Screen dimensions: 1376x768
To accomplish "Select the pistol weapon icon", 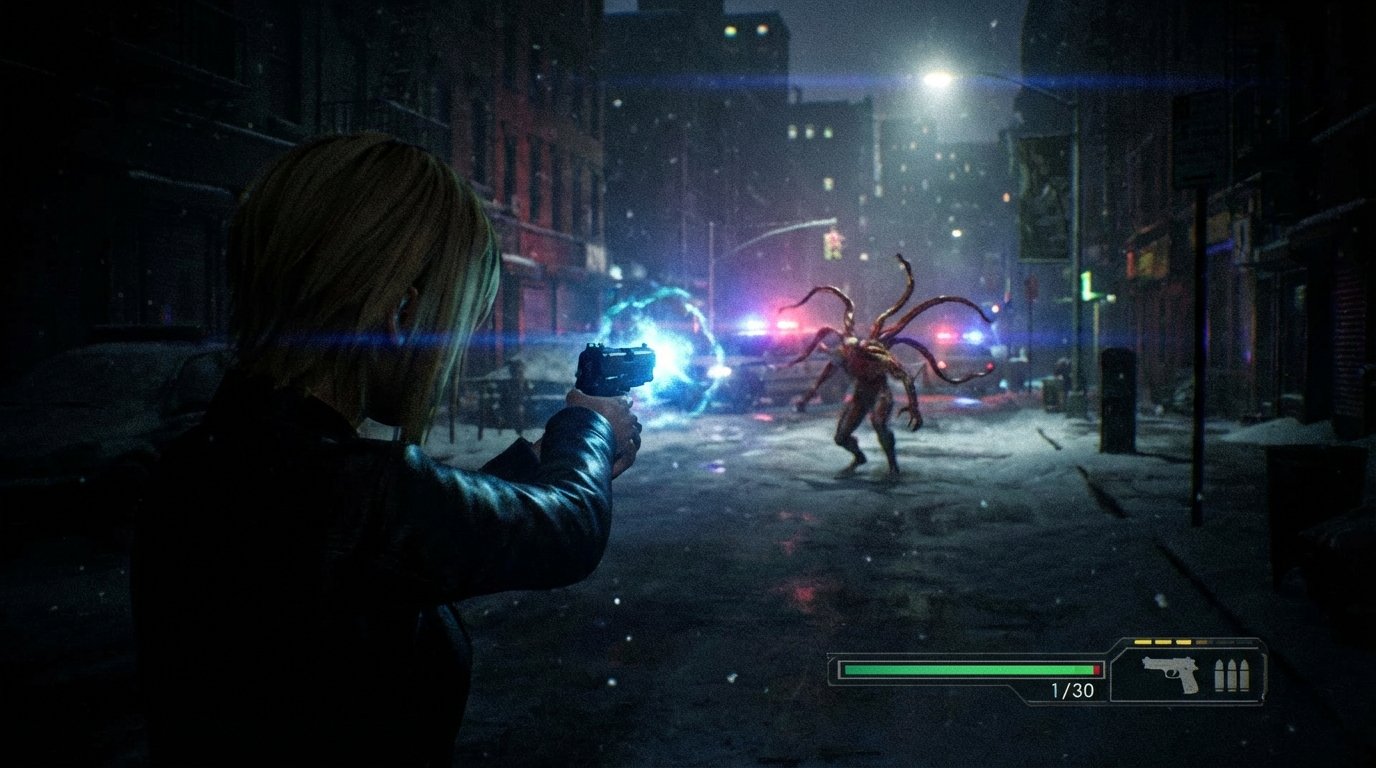I will 1170,675.
